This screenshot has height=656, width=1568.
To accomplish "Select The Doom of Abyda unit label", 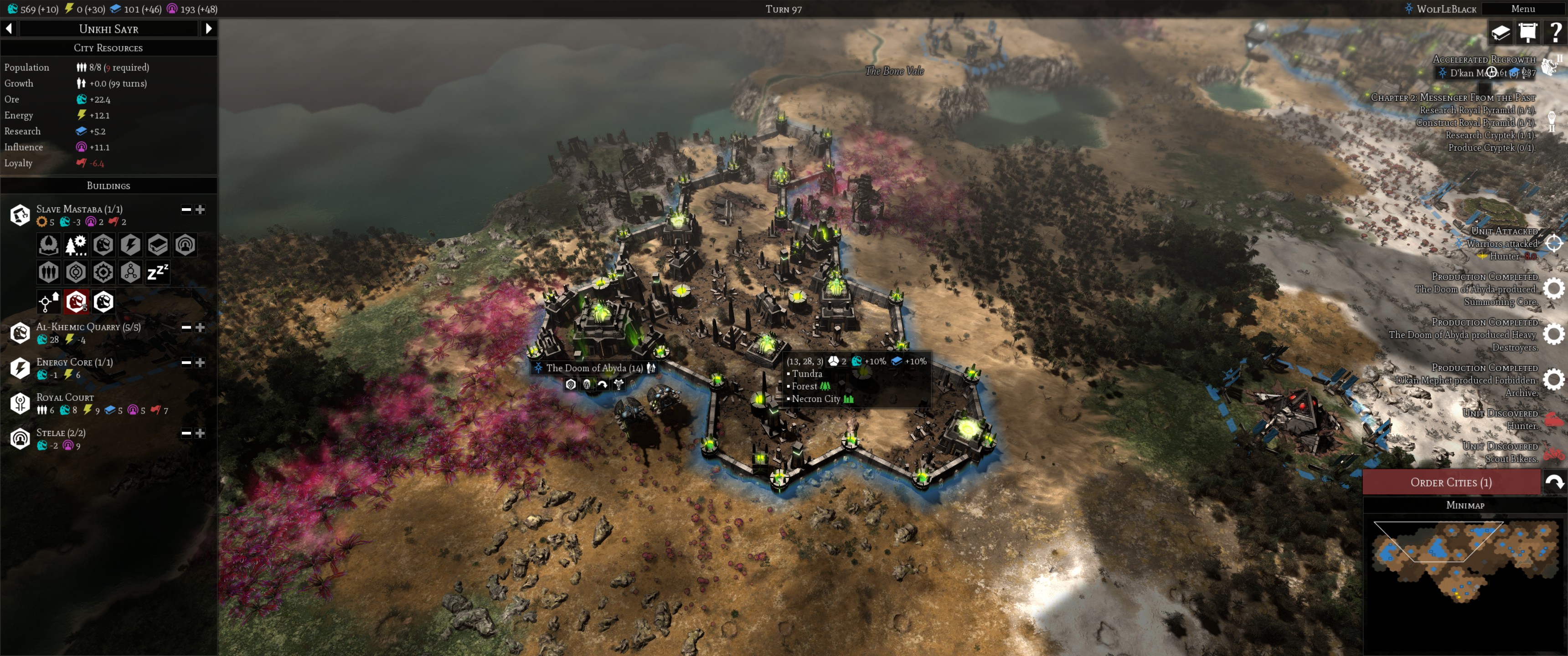I will (x=593, y=368).
